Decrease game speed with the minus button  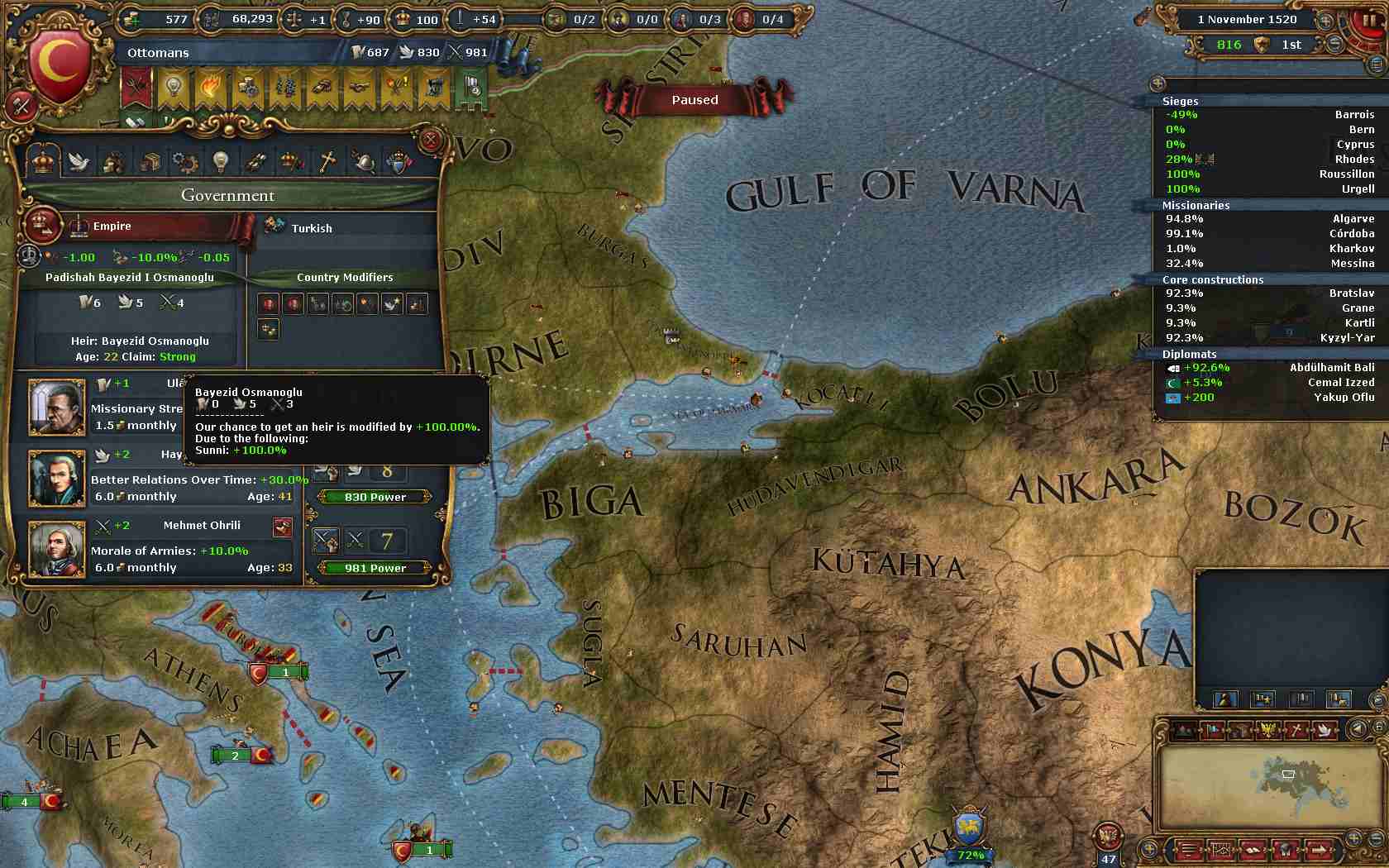[x=1337, y=45]
